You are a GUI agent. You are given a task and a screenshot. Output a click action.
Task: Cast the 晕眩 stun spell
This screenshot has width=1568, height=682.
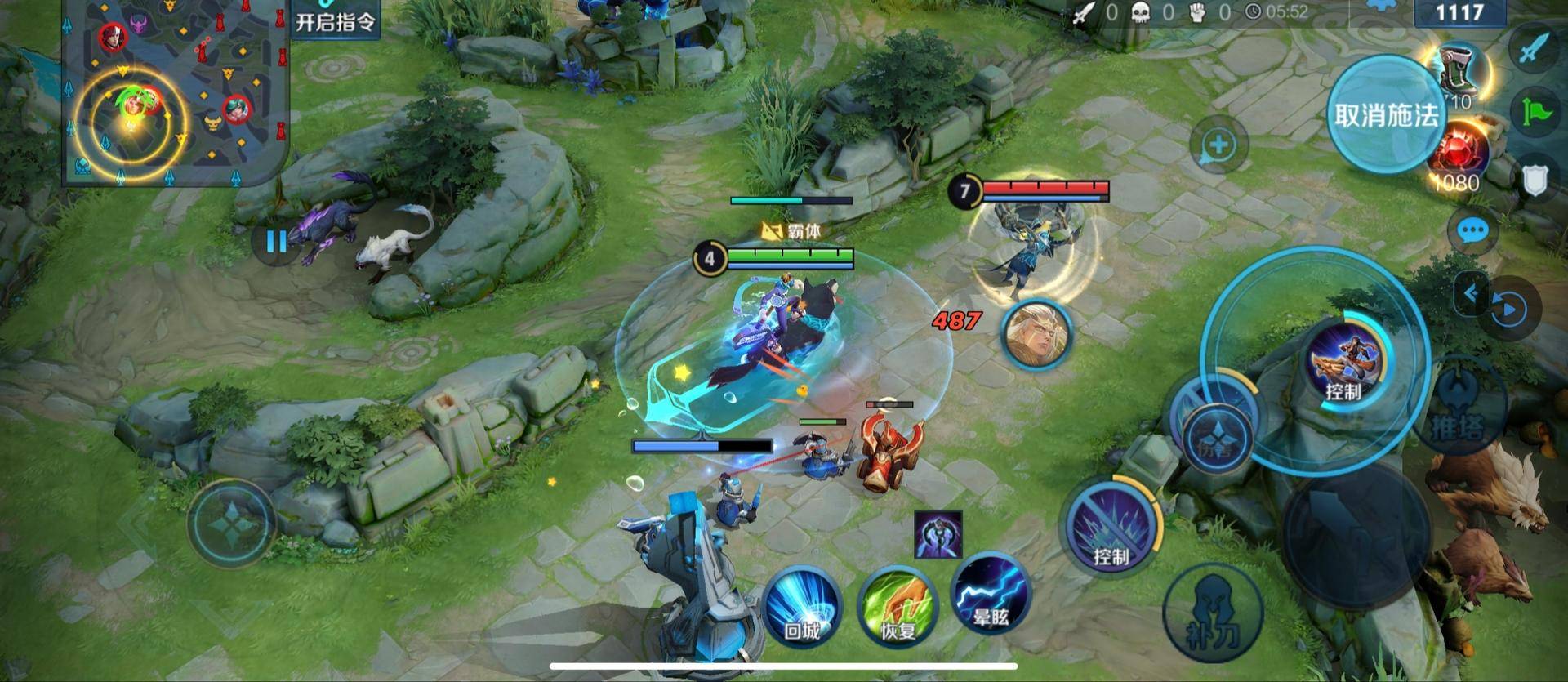click(x=991, y=595)
